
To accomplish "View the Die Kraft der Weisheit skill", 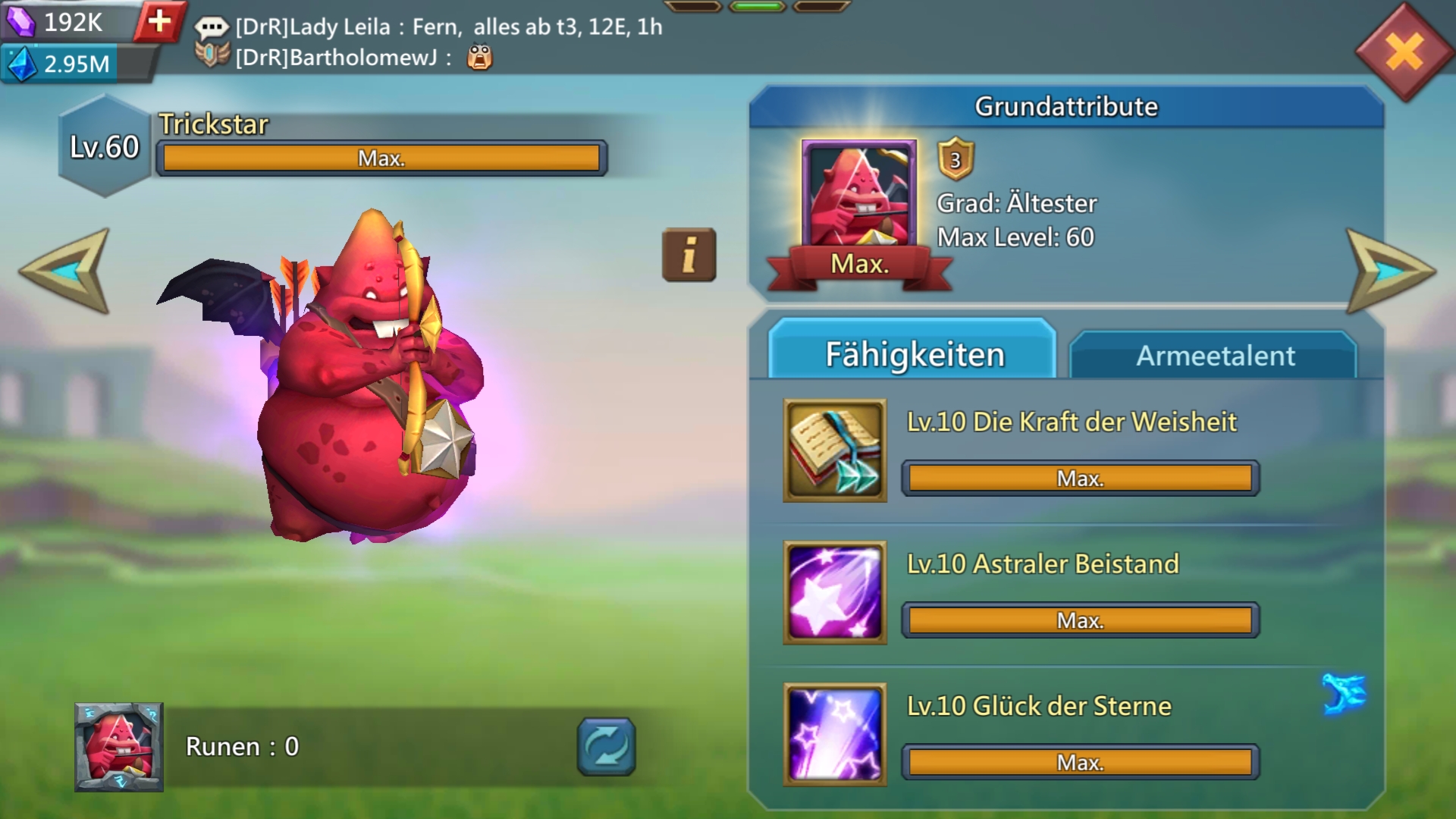I will click(x=835, y=450).
